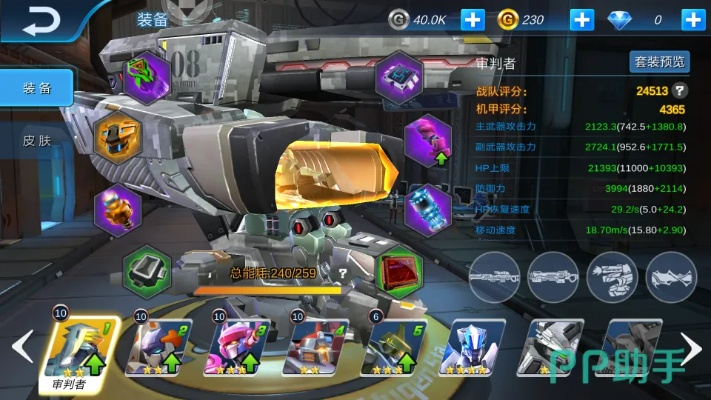The height and width of the screenshot is (400, 711).
Task: Upgrade the pink weapon slot with green arrow
Action: point(430,138)
